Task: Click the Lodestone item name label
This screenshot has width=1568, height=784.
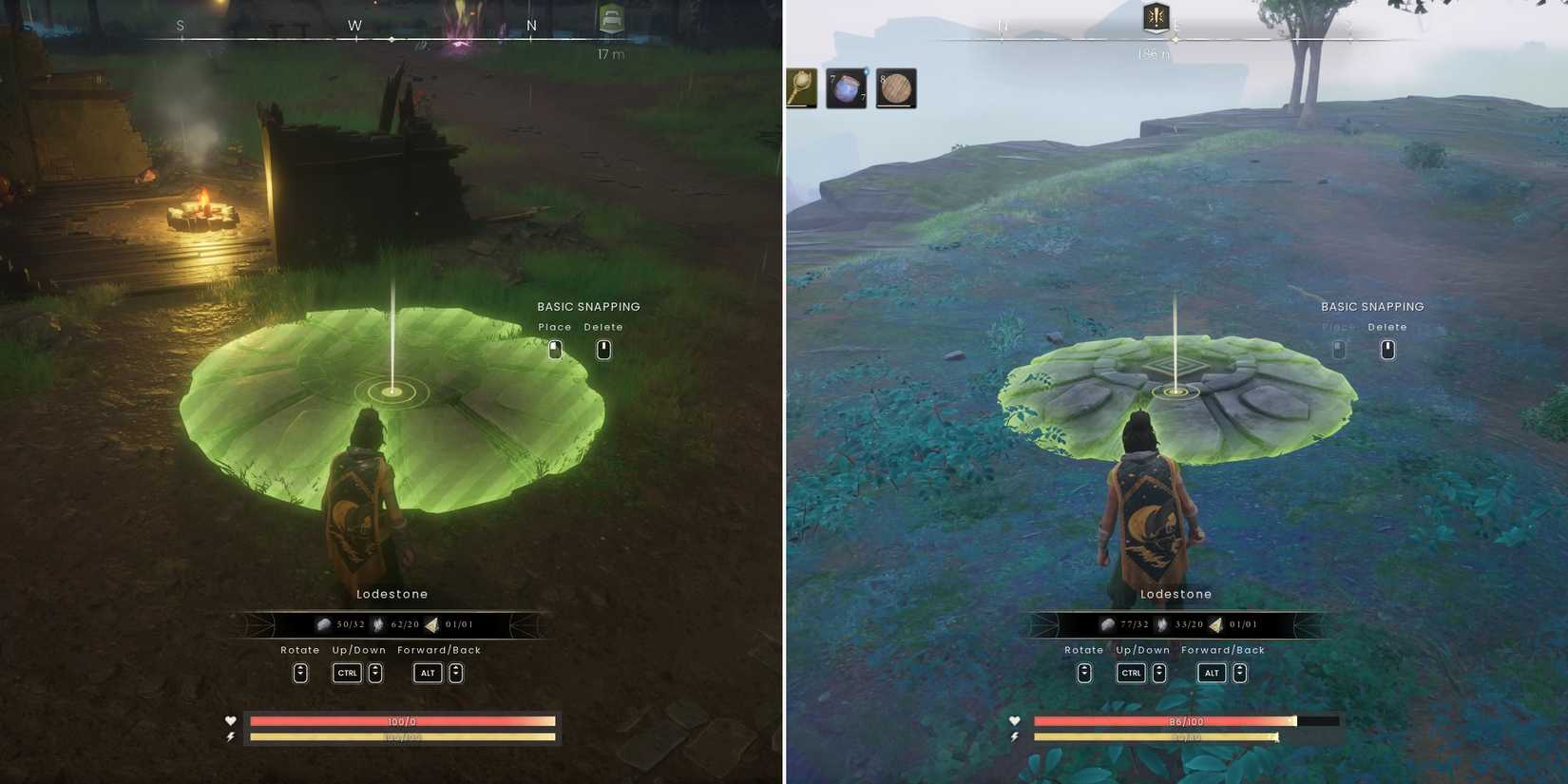Action: point(392,593)
